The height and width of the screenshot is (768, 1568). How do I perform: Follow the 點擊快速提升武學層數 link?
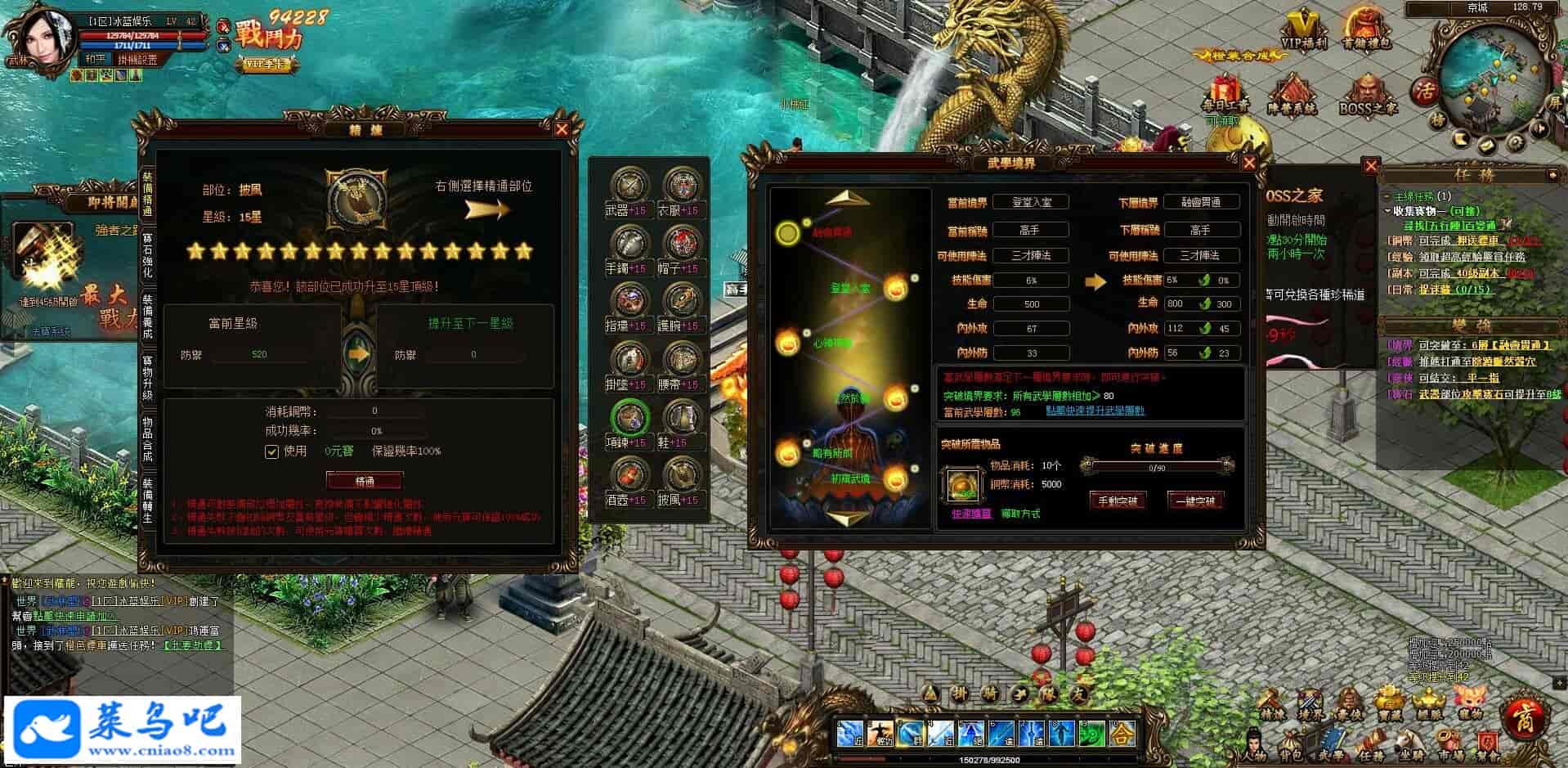[1095, 411]
